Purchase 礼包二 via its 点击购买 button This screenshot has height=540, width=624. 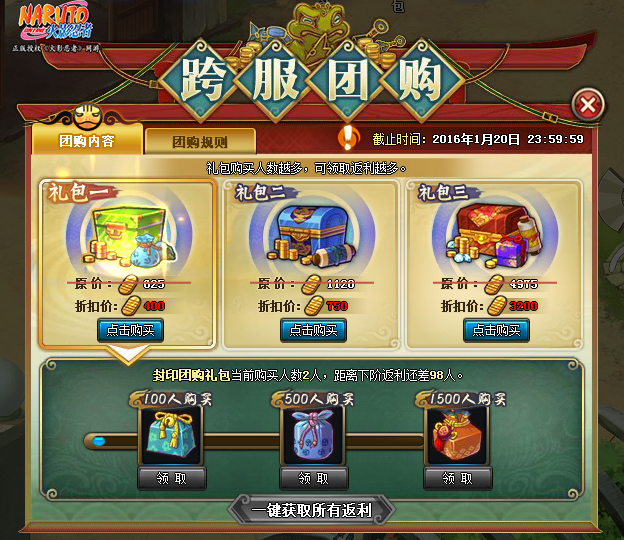313,330
